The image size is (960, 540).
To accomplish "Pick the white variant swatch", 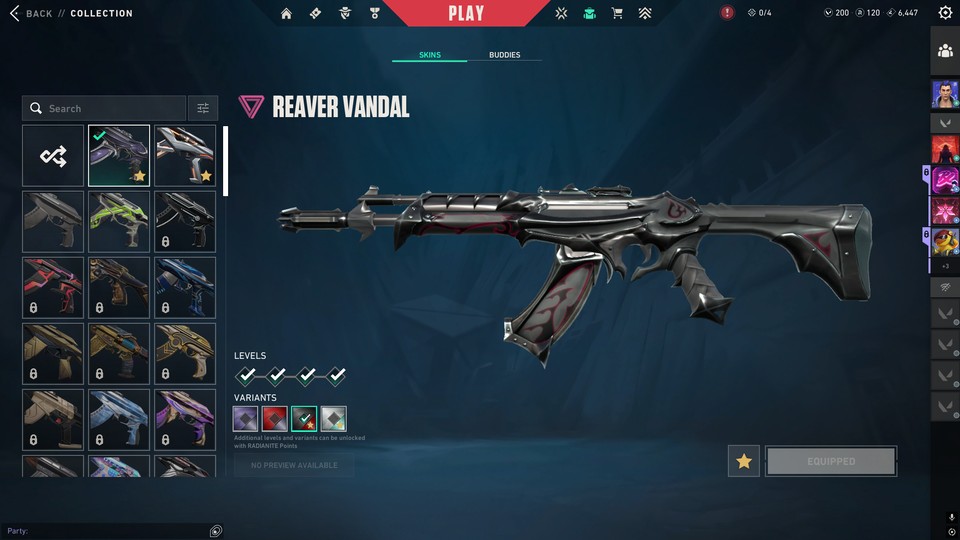I will pos(334,419).
